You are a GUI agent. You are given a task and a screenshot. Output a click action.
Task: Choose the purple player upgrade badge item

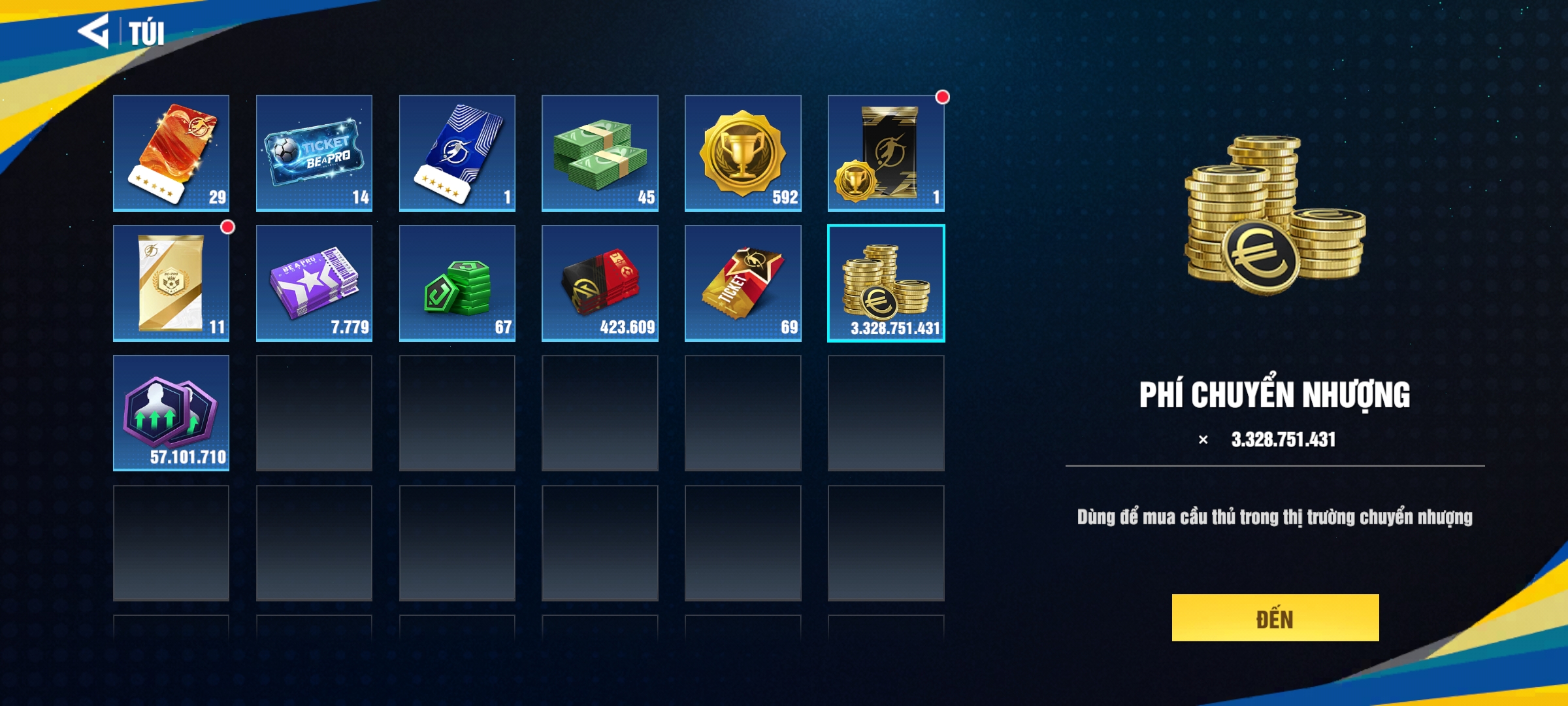(x=171, y=413)
